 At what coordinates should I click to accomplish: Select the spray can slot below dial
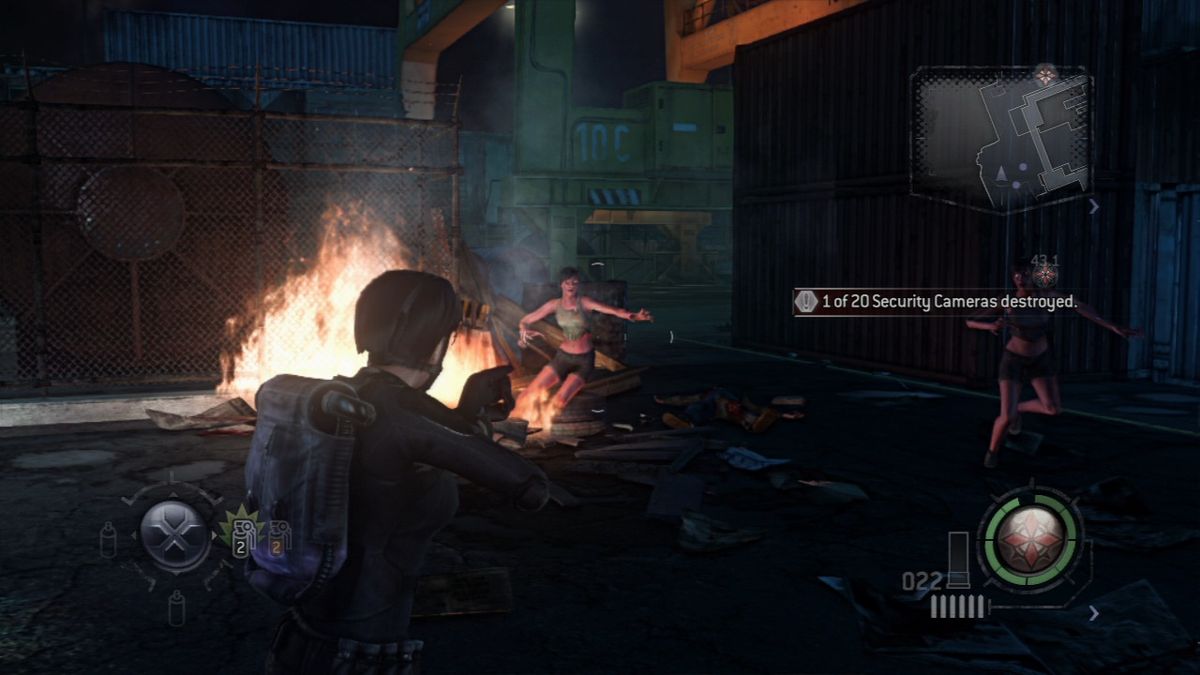(x=176, y=607)
